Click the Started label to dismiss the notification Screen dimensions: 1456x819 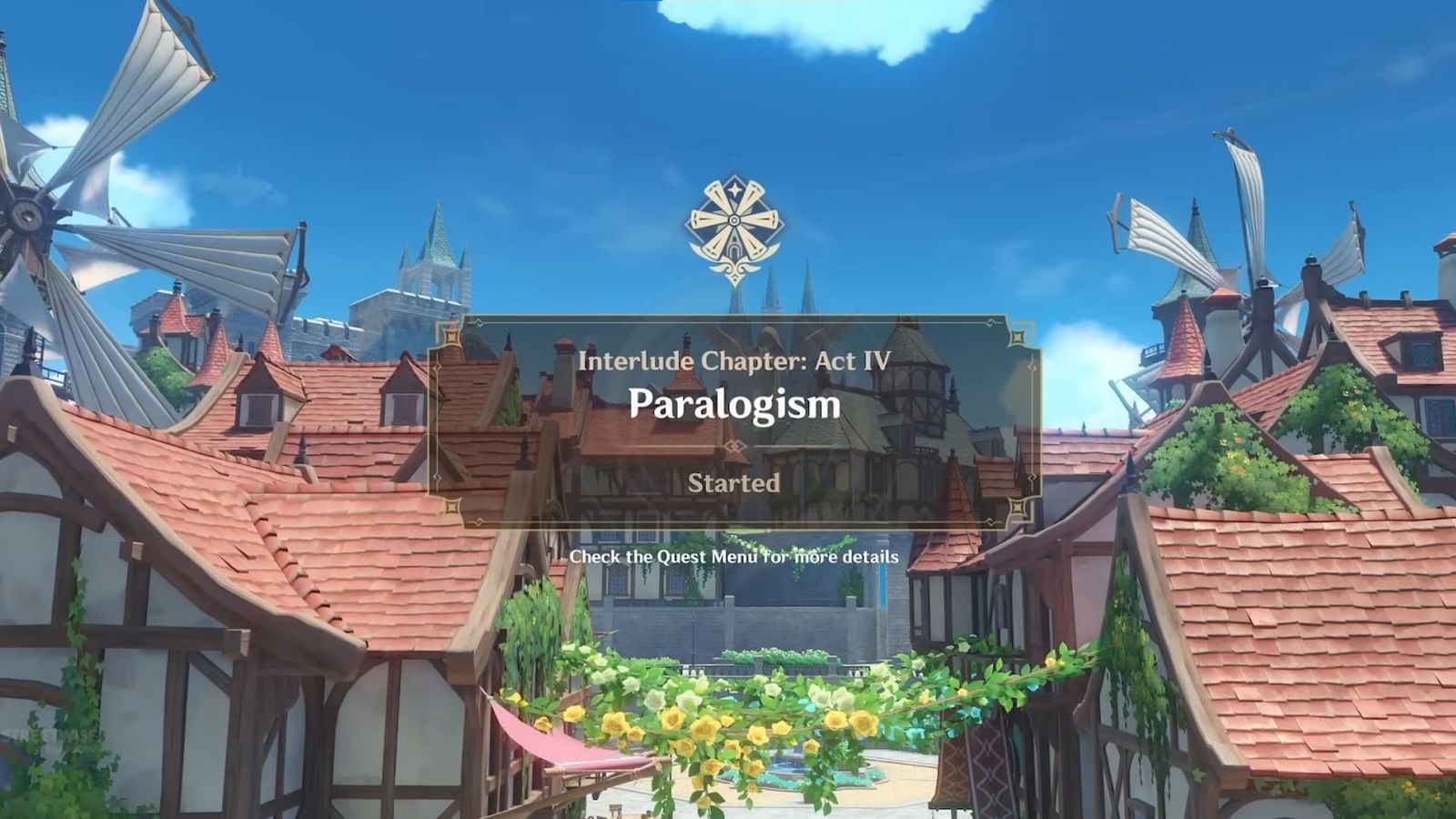[734, 484]
